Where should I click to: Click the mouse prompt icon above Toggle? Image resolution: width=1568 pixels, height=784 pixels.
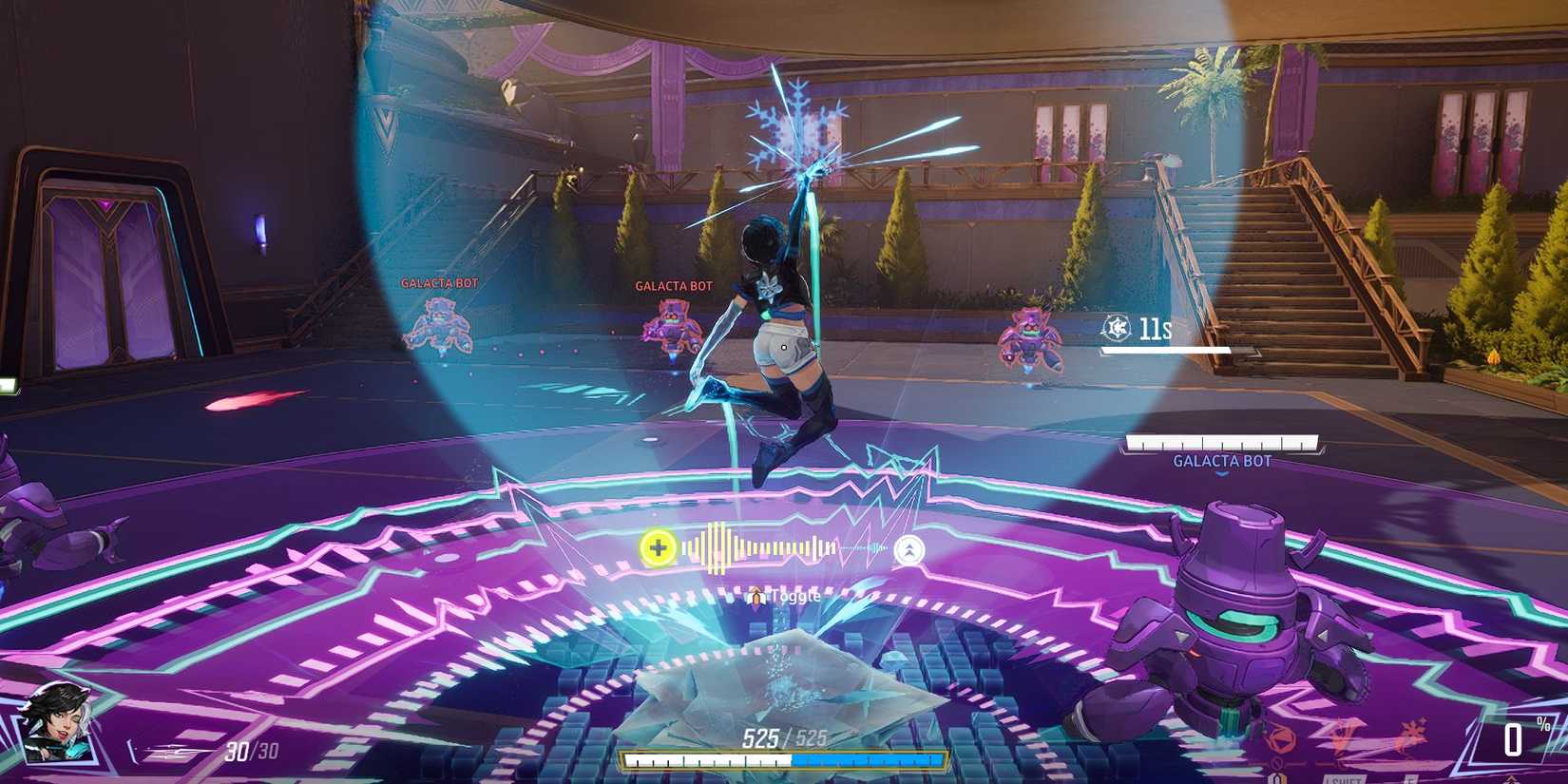tap(756, 597)
